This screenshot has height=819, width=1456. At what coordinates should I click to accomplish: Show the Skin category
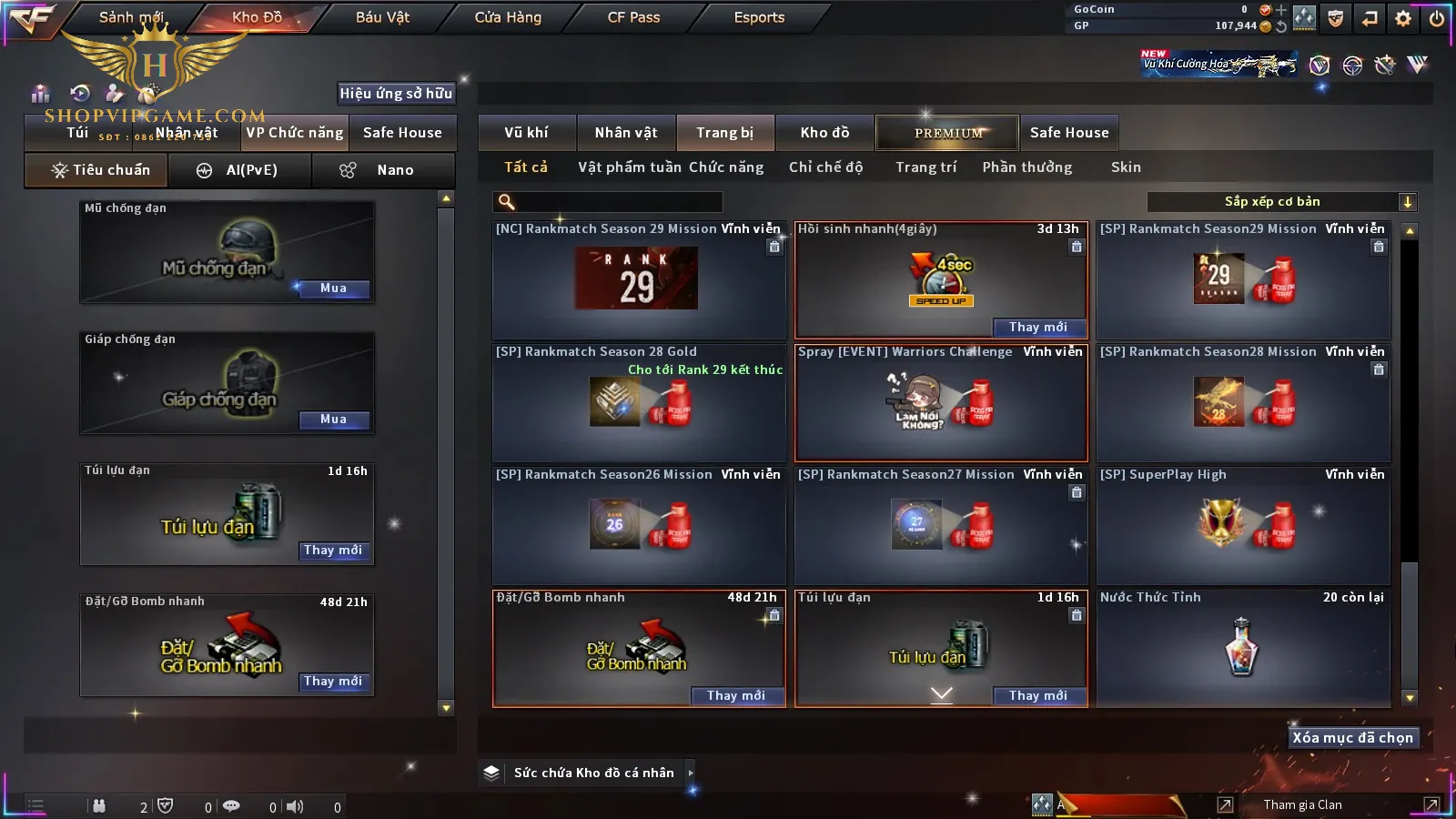1126,167
